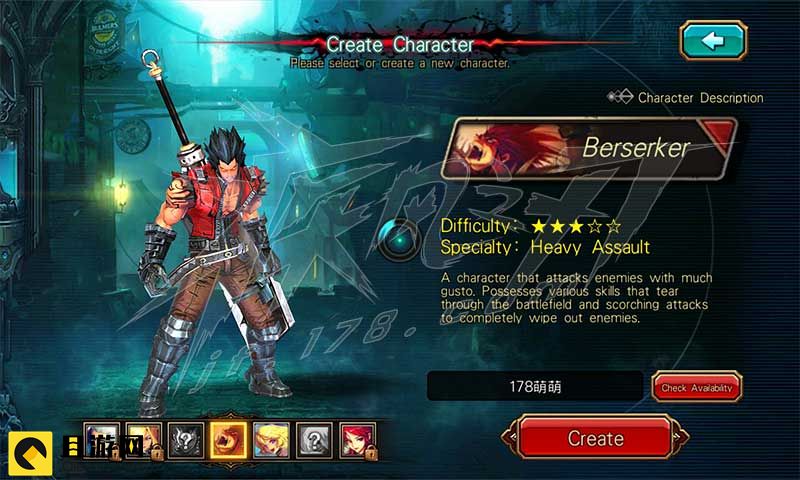Focus the character name input field

click(535, 386)
